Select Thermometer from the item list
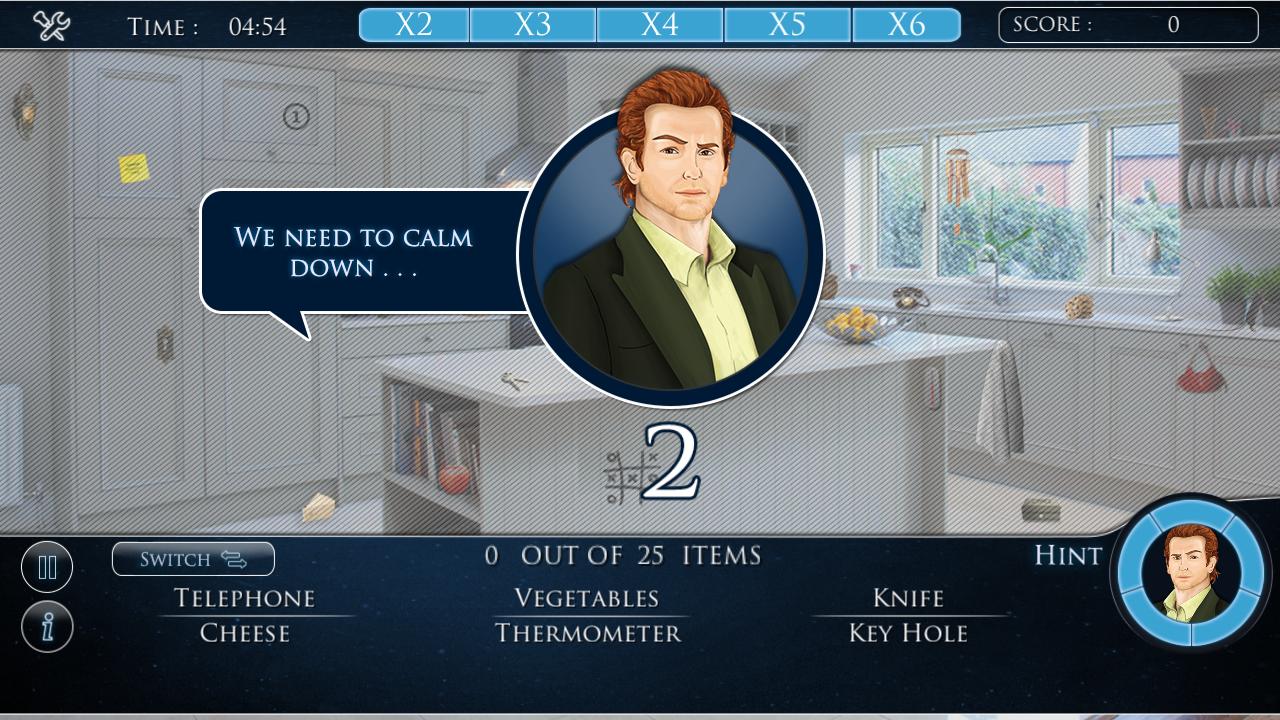Screen dimensions: 1280x720 (x=586, y=632)
